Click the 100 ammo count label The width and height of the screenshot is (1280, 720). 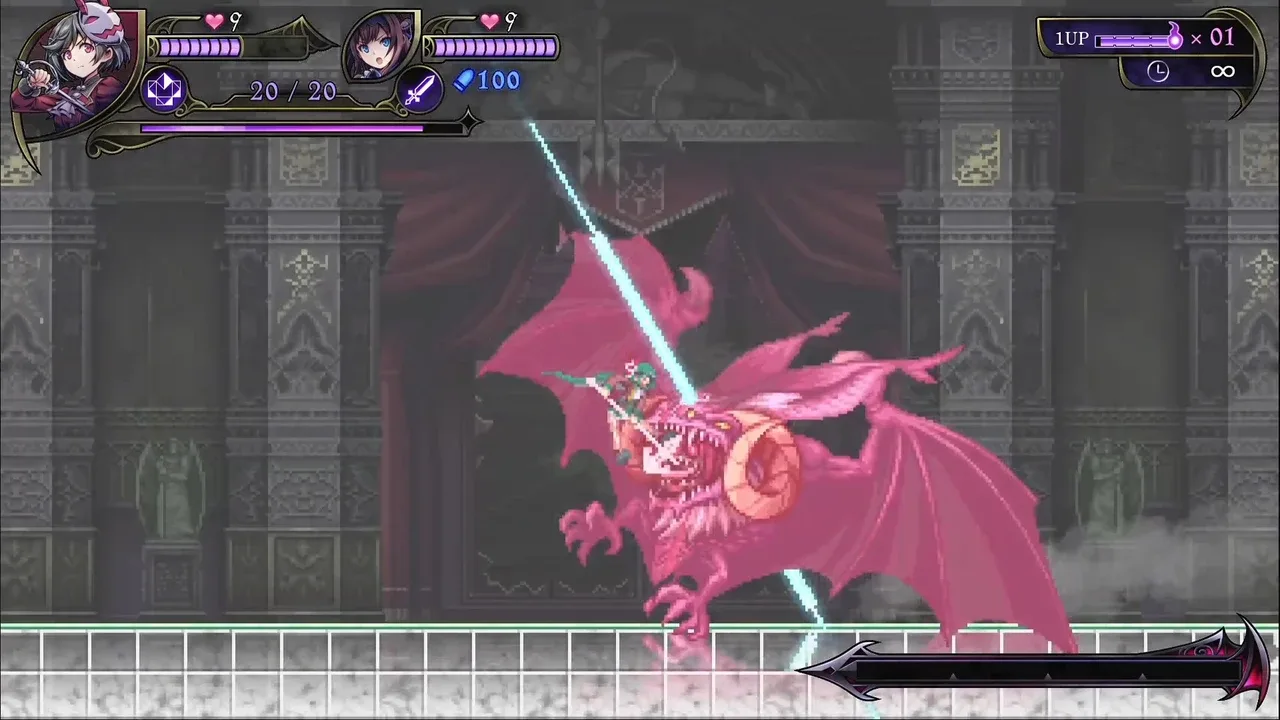500,81
